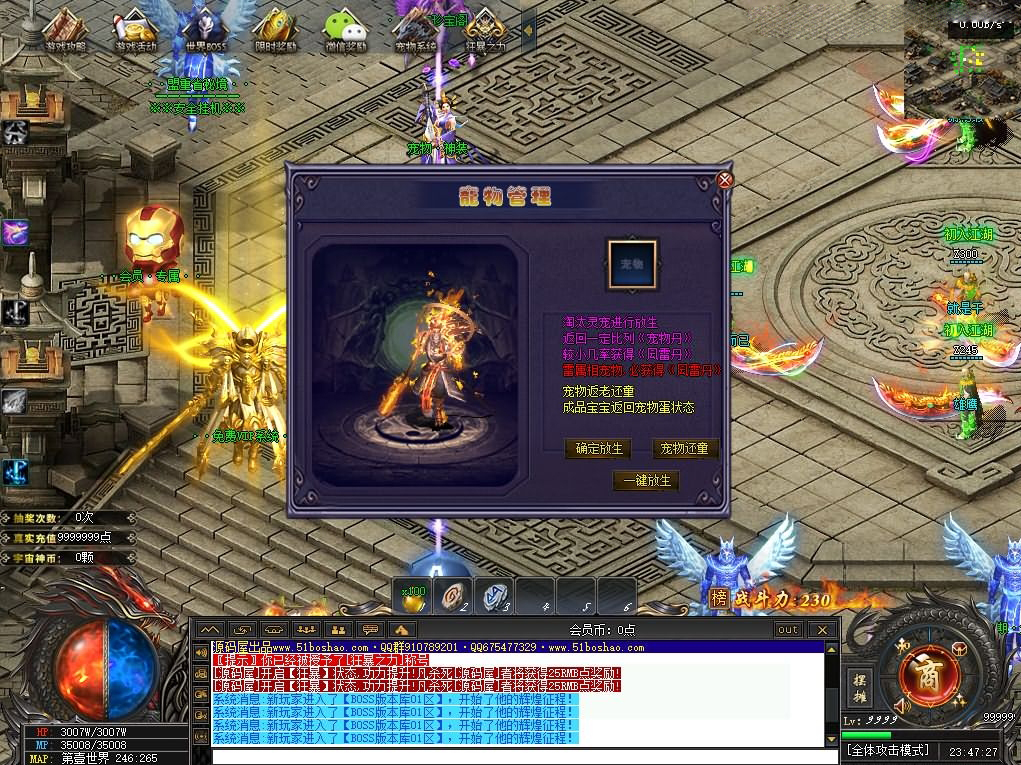
Task: Open the 宠物系统 pet system icon
Action: pyautogui.click(x=416, y=30)
